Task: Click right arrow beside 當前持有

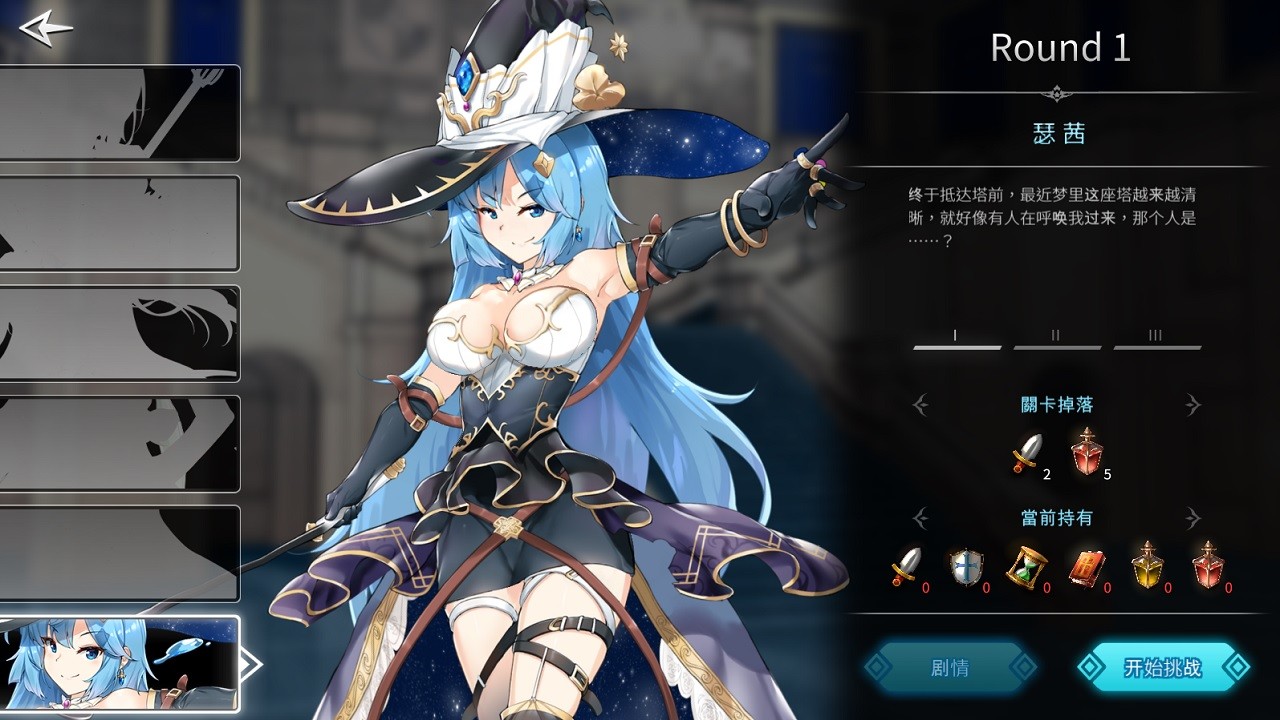Action: coord(1192,518)
